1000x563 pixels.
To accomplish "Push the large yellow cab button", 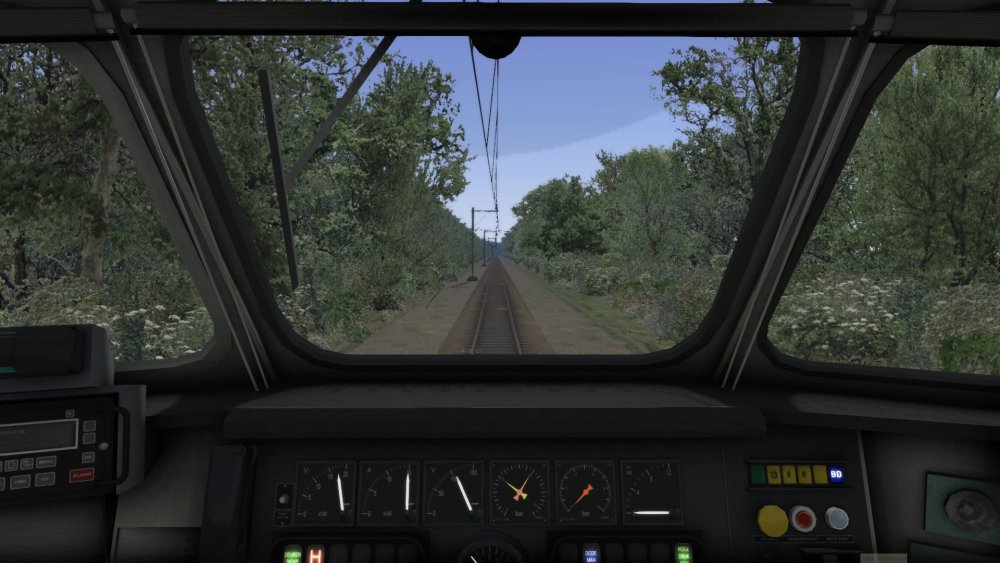I will [x=772, y=520].
